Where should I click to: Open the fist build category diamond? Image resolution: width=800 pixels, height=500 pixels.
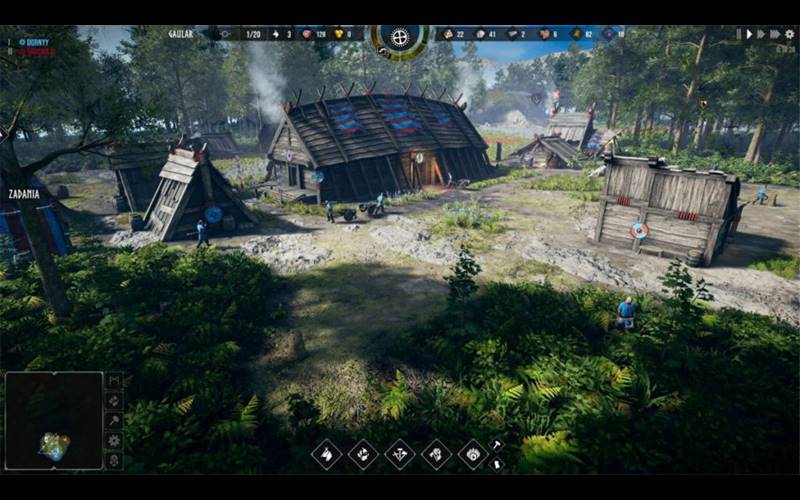[x=436, y=454]
